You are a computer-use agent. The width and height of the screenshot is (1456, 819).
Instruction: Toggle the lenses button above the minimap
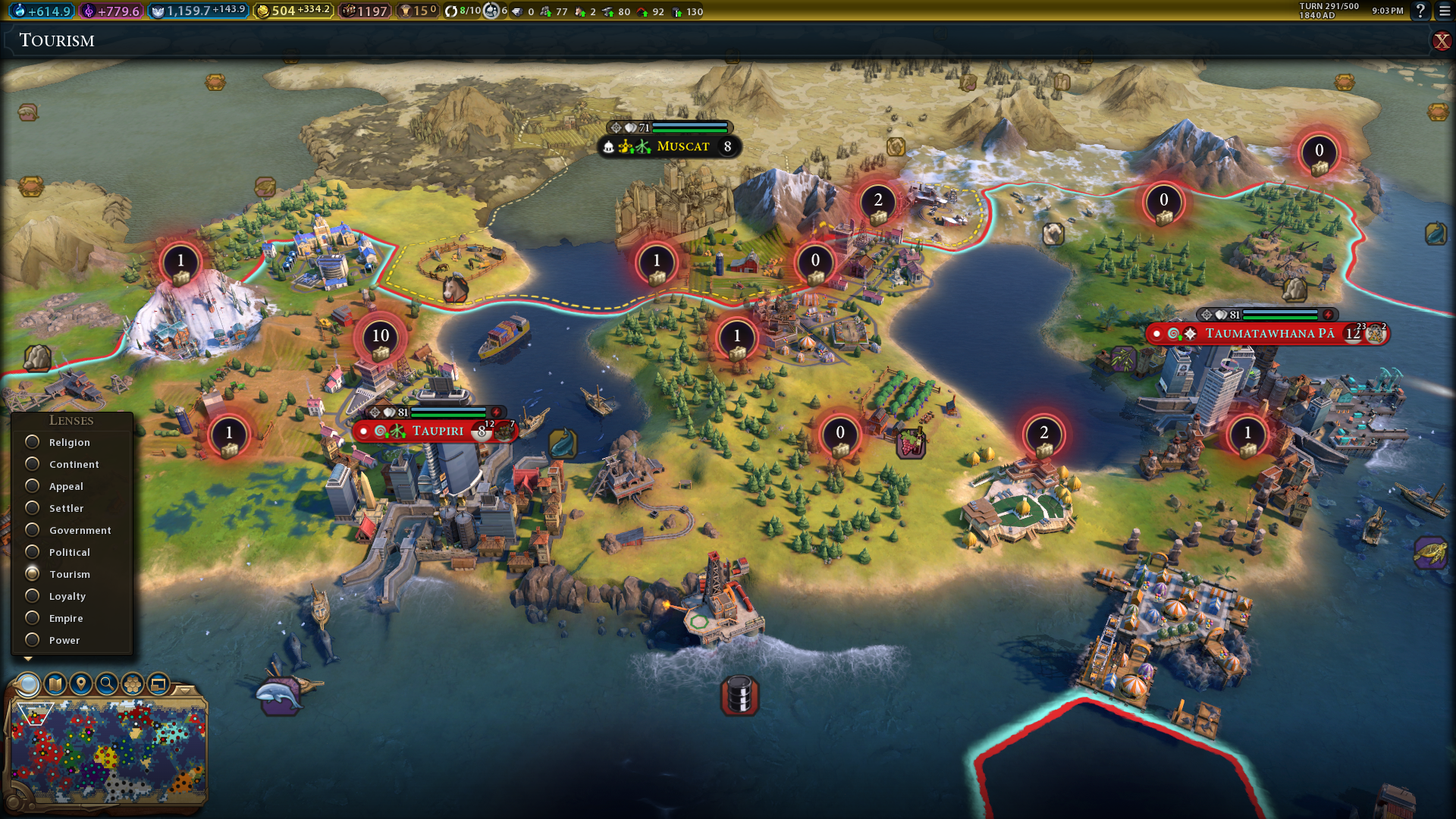click(x=29, y=684)
